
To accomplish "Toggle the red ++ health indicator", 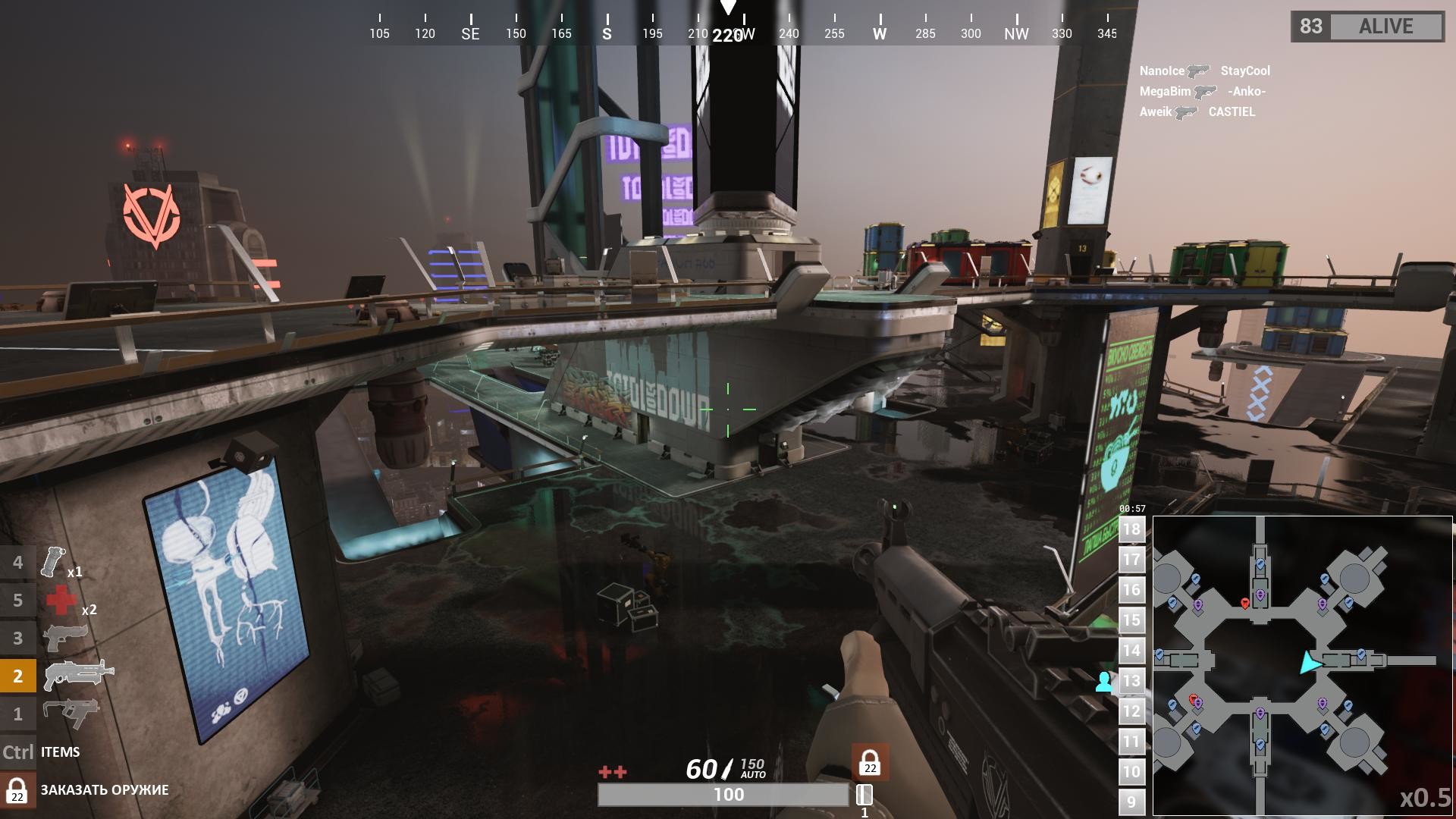I will point(611,771).
